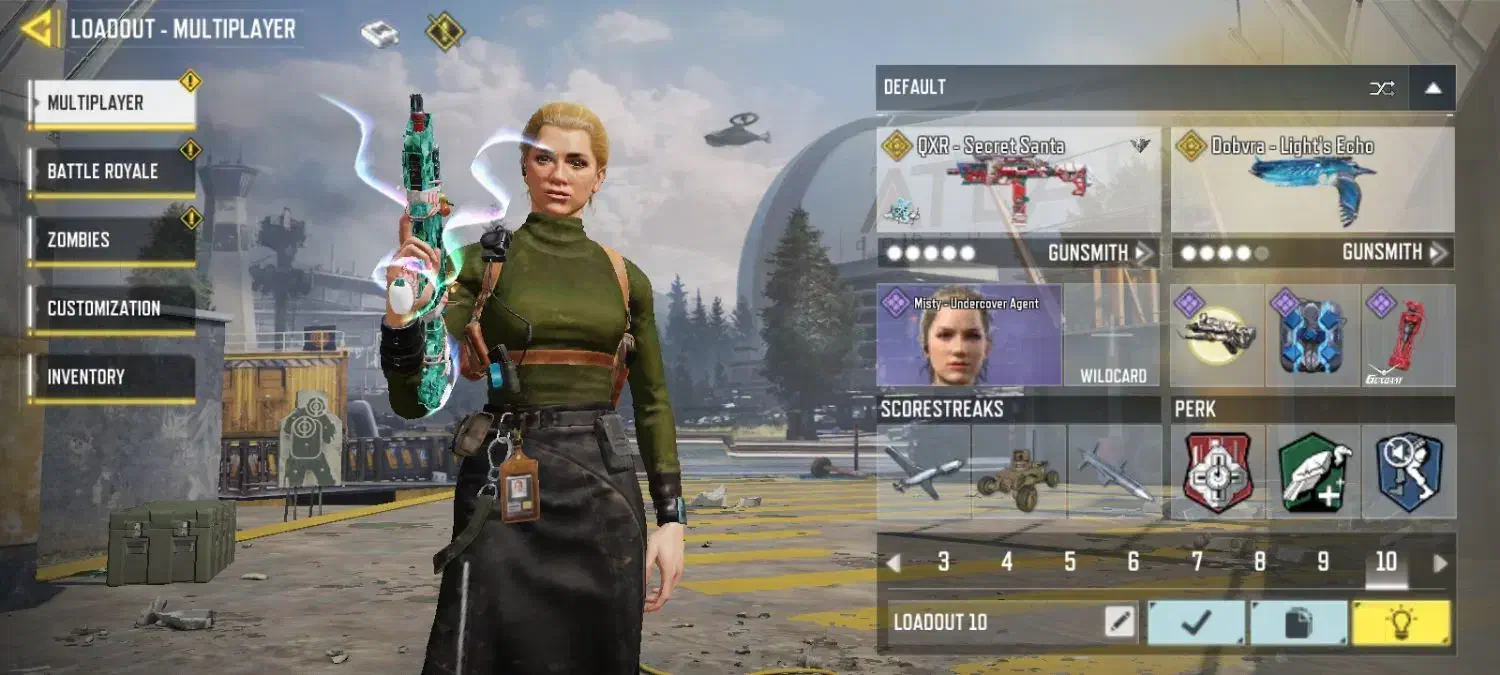
Task: Confirm loadout with the checkmark button
Action: pyautogui.click(x=1196, y=622)
